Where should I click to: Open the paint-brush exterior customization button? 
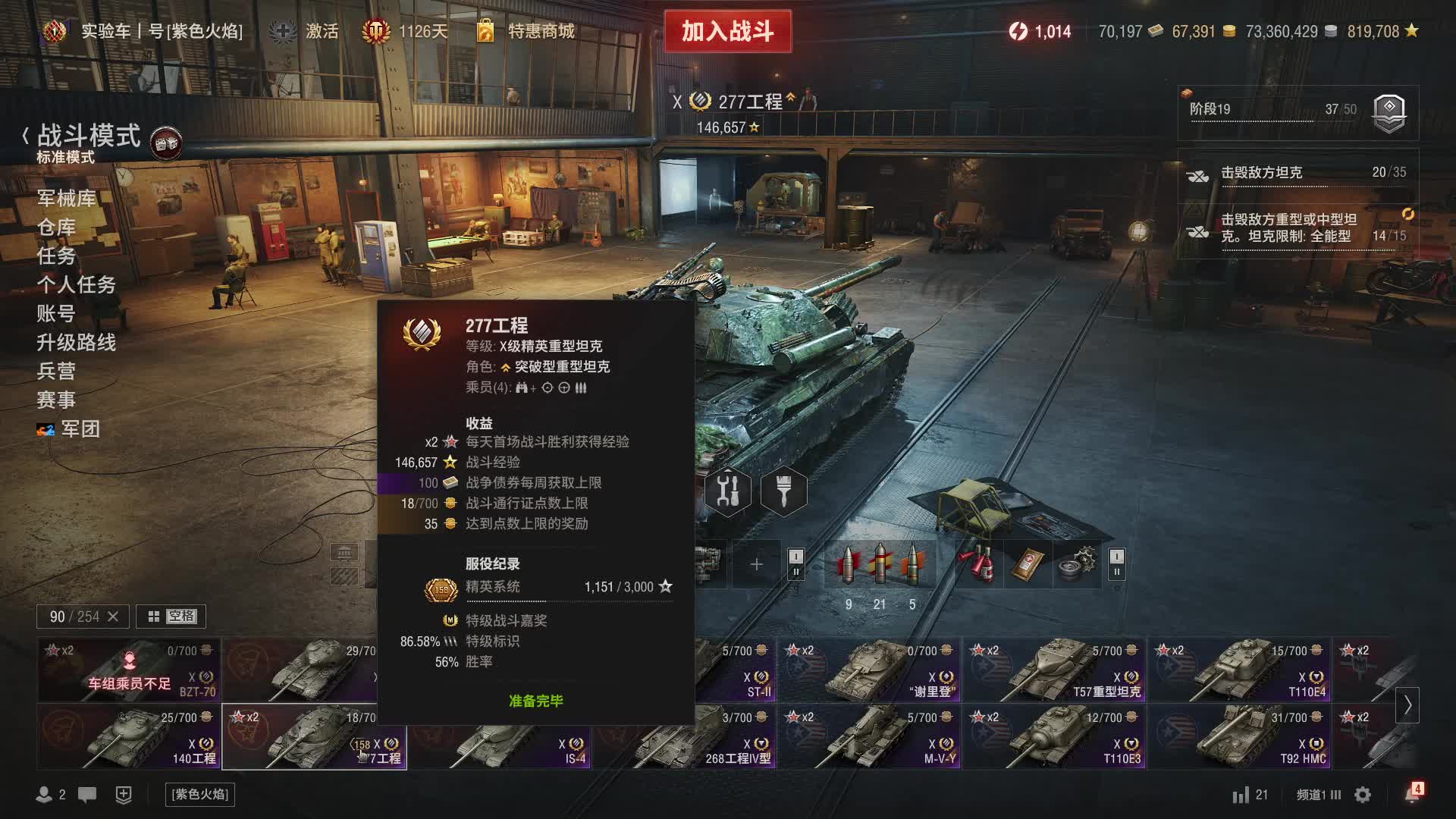[x=783, y=492]
